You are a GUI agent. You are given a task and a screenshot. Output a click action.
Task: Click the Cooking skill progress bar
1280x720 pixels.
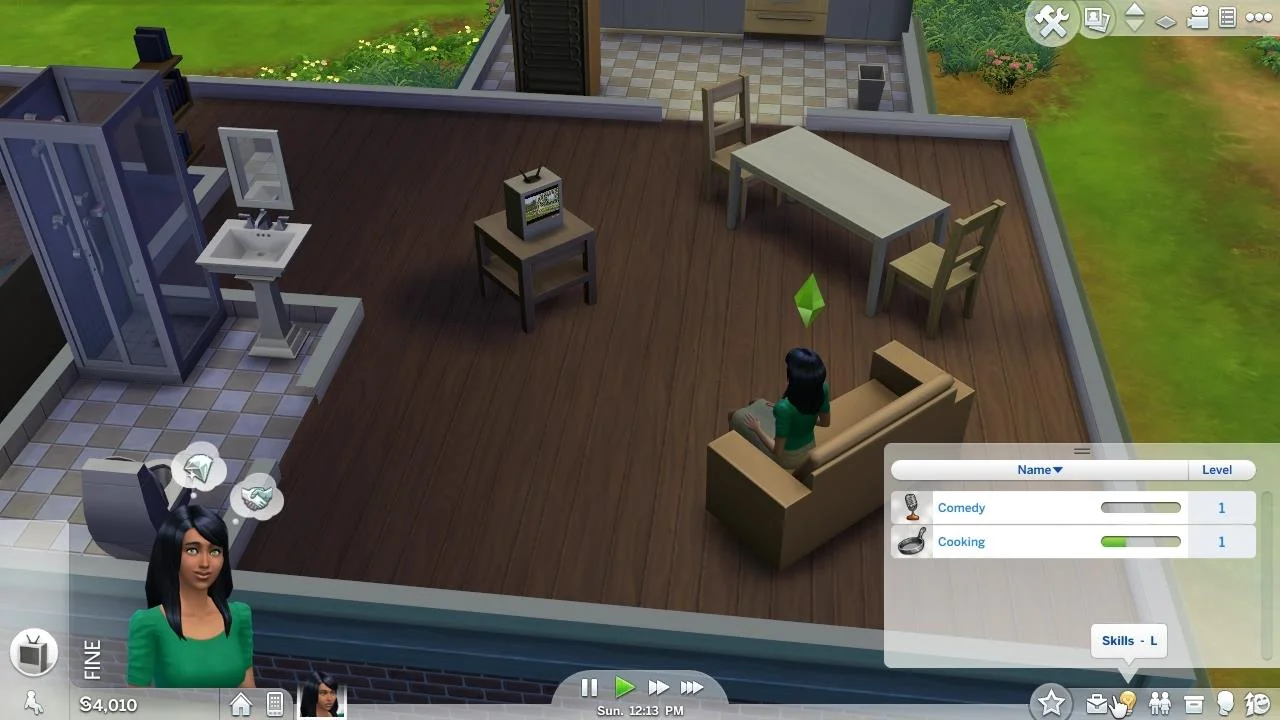[x=1140, y=541]
